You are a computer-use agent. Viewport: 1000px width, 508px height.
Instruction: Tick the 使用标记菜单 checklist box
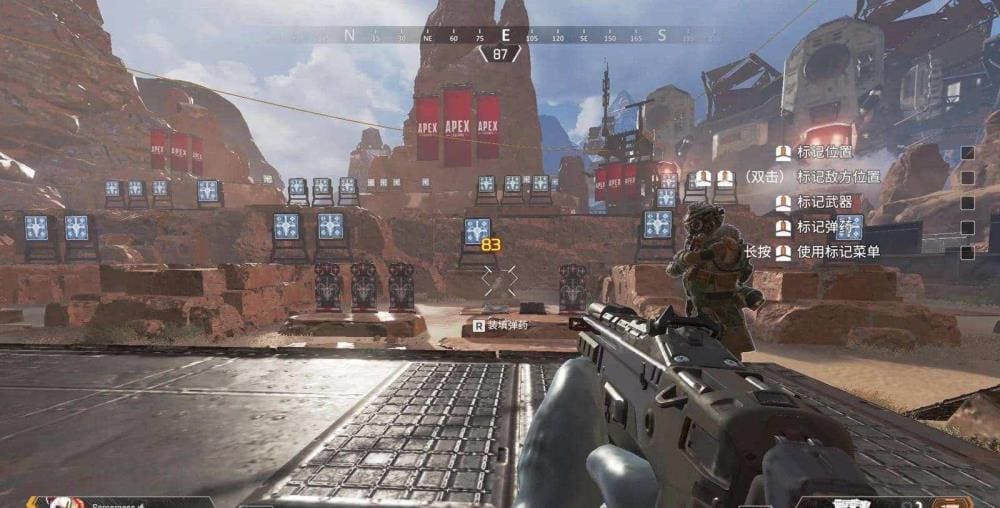[x=967, y=253]
